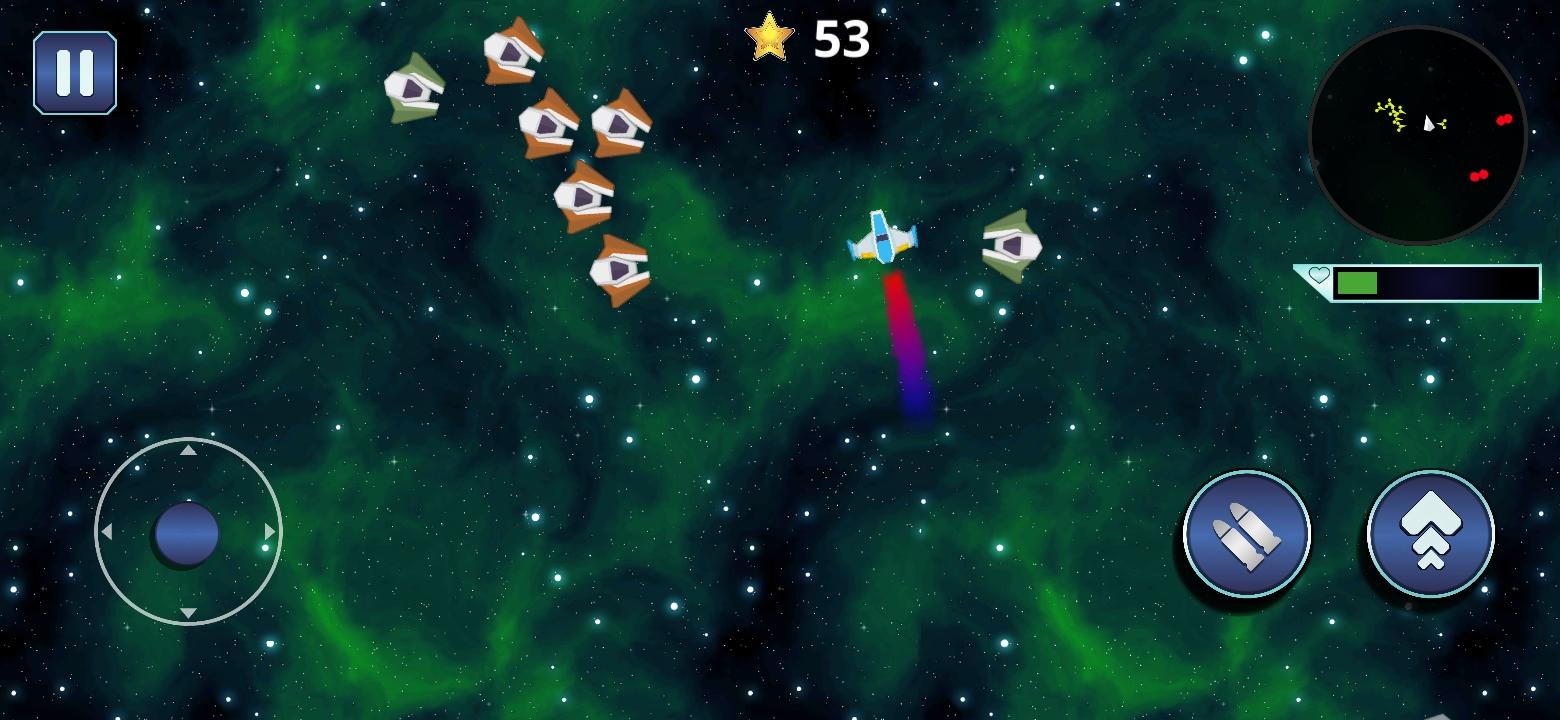
Task: Tap the circular radar minimap display
Action: point(1420,135)
